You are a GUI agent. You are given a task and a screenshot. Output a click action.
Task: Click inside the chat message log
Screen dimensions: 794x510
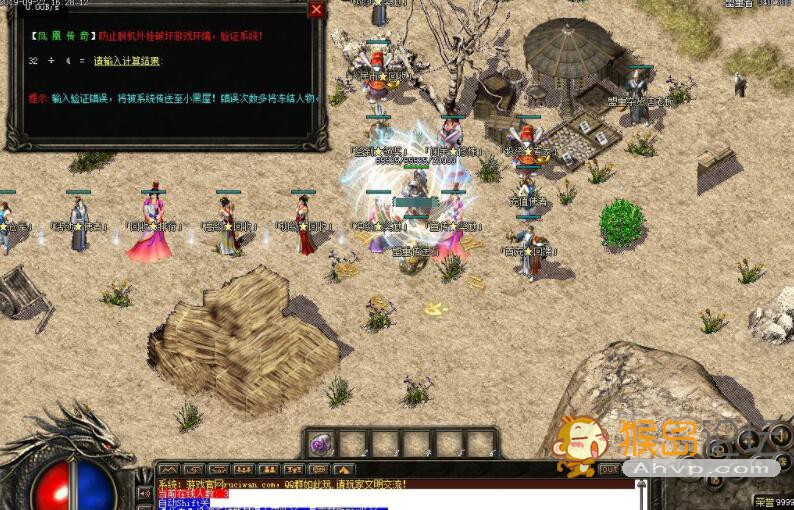click(400, 493)
